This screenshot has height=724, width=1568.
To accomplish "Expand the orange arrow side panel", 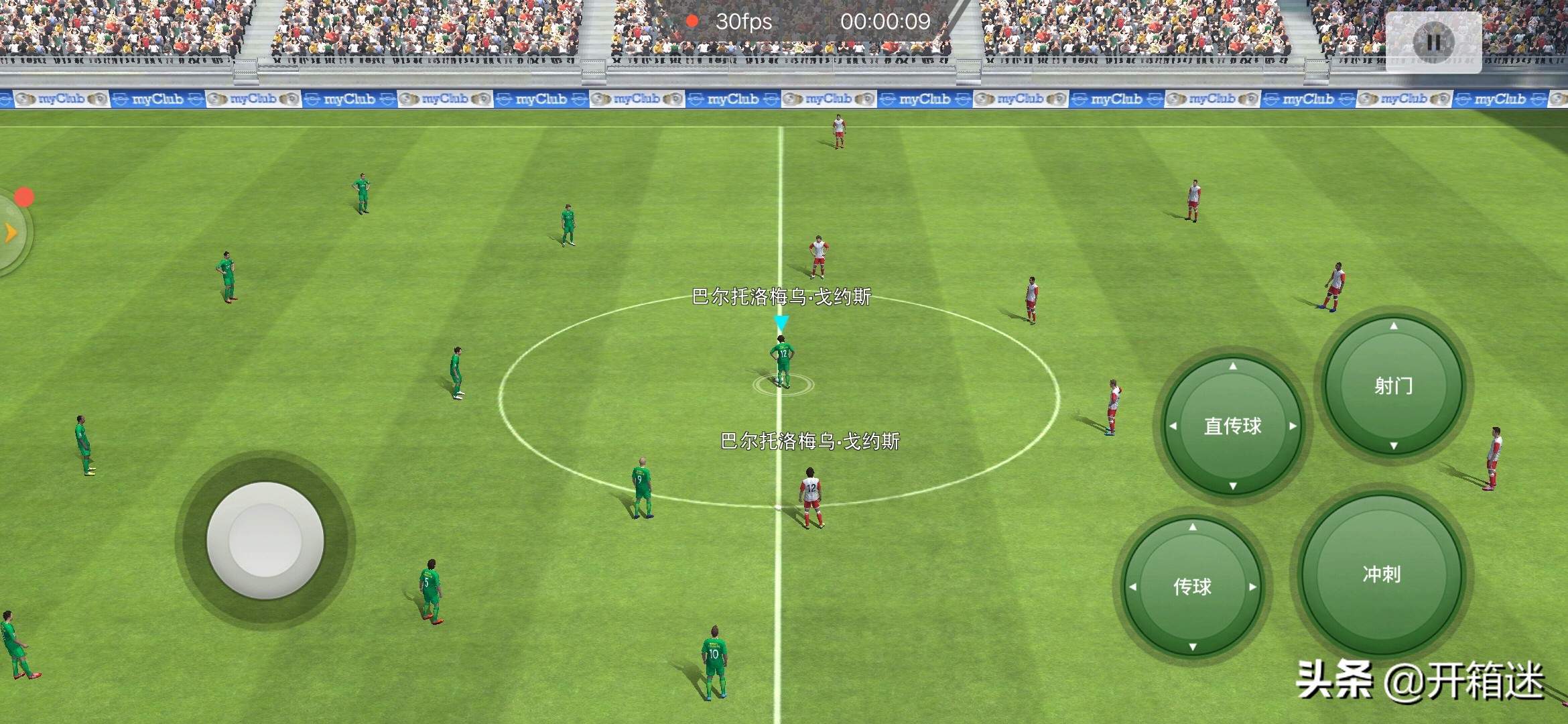I will tap(11, 233).
